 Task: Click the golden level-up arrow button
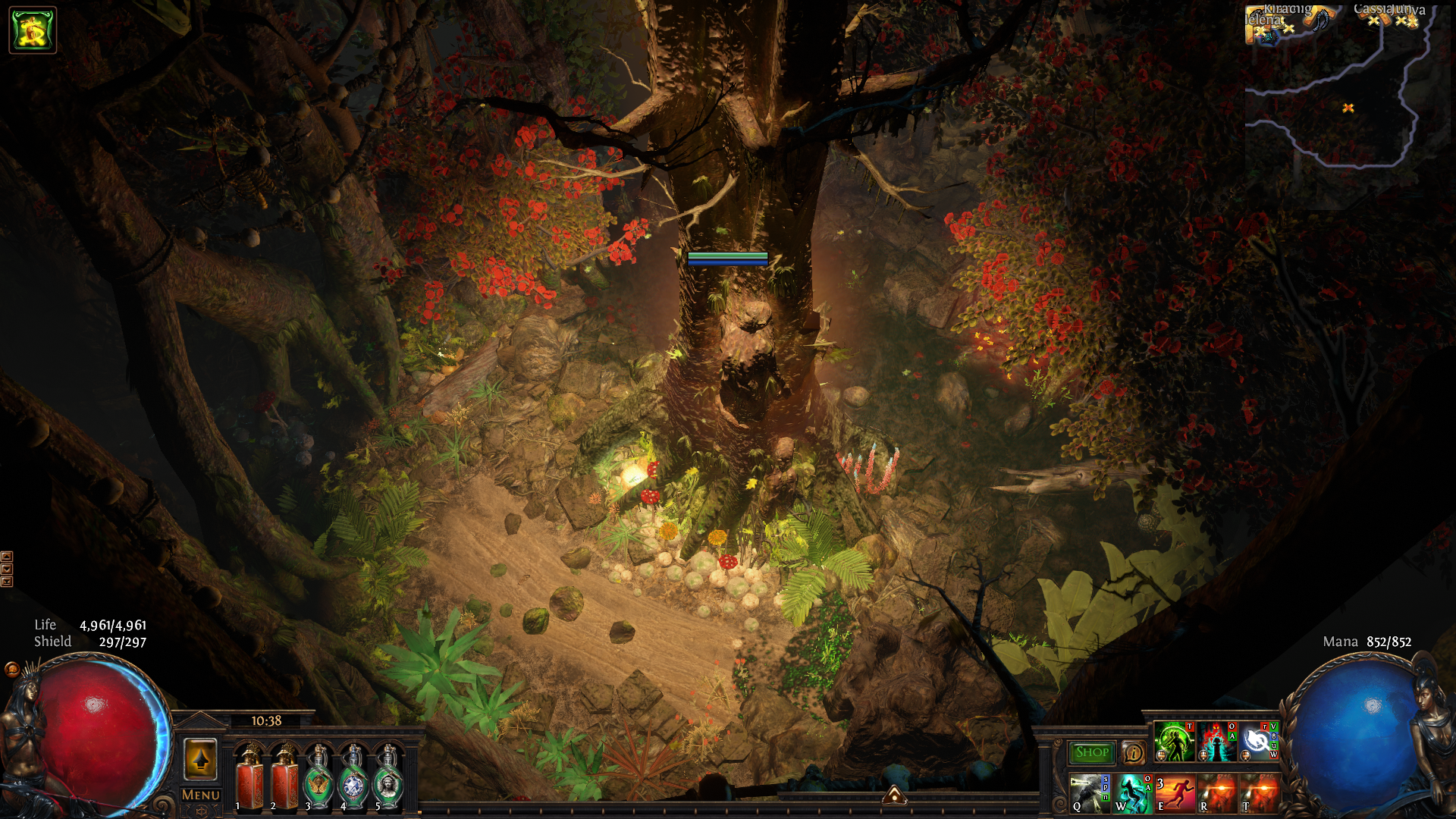(x=201, y=759)
